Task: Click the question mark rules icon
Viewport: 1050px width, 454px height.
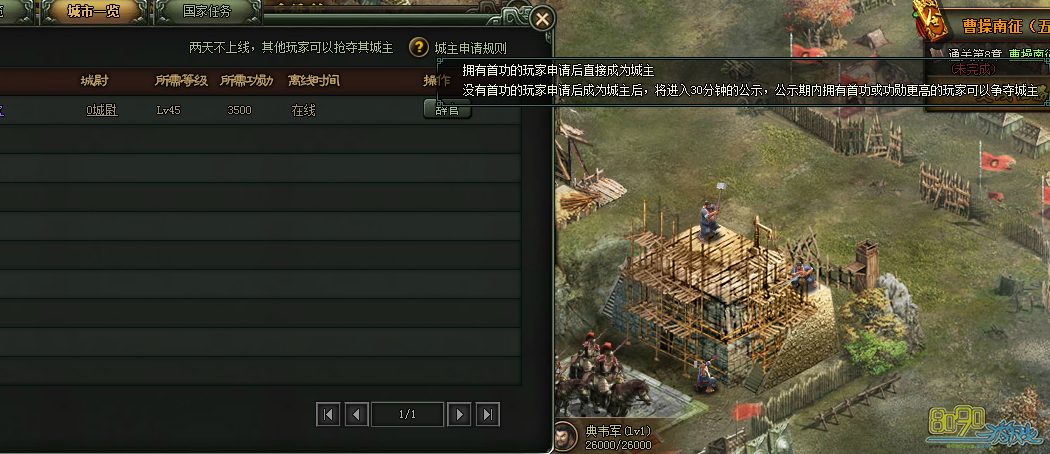Action: click(419, 48)
